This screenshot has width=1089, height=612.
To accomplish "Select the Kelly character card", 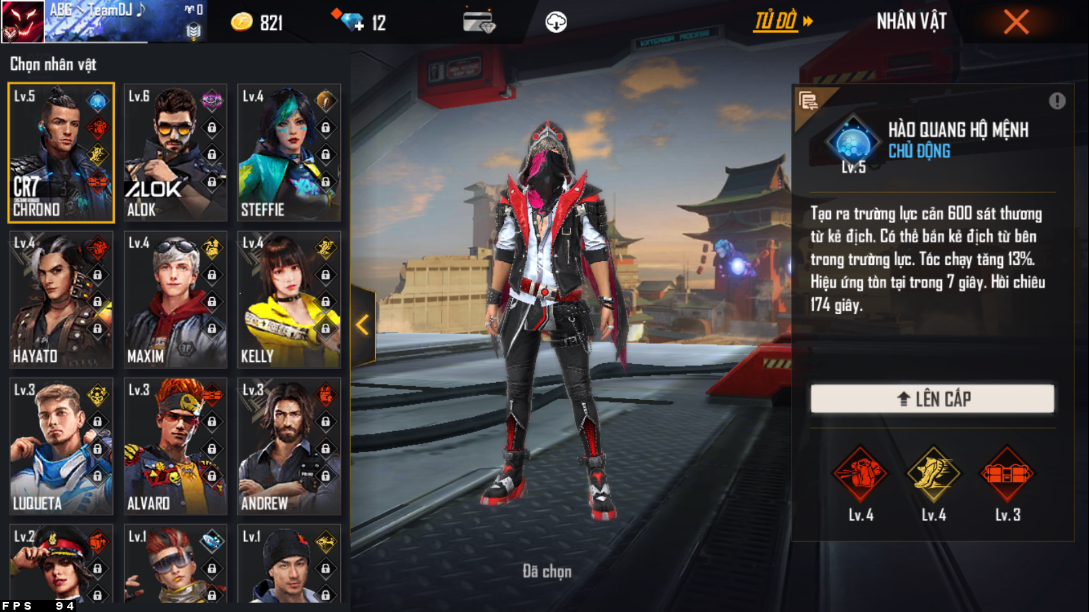I will (x=289, y=299).
